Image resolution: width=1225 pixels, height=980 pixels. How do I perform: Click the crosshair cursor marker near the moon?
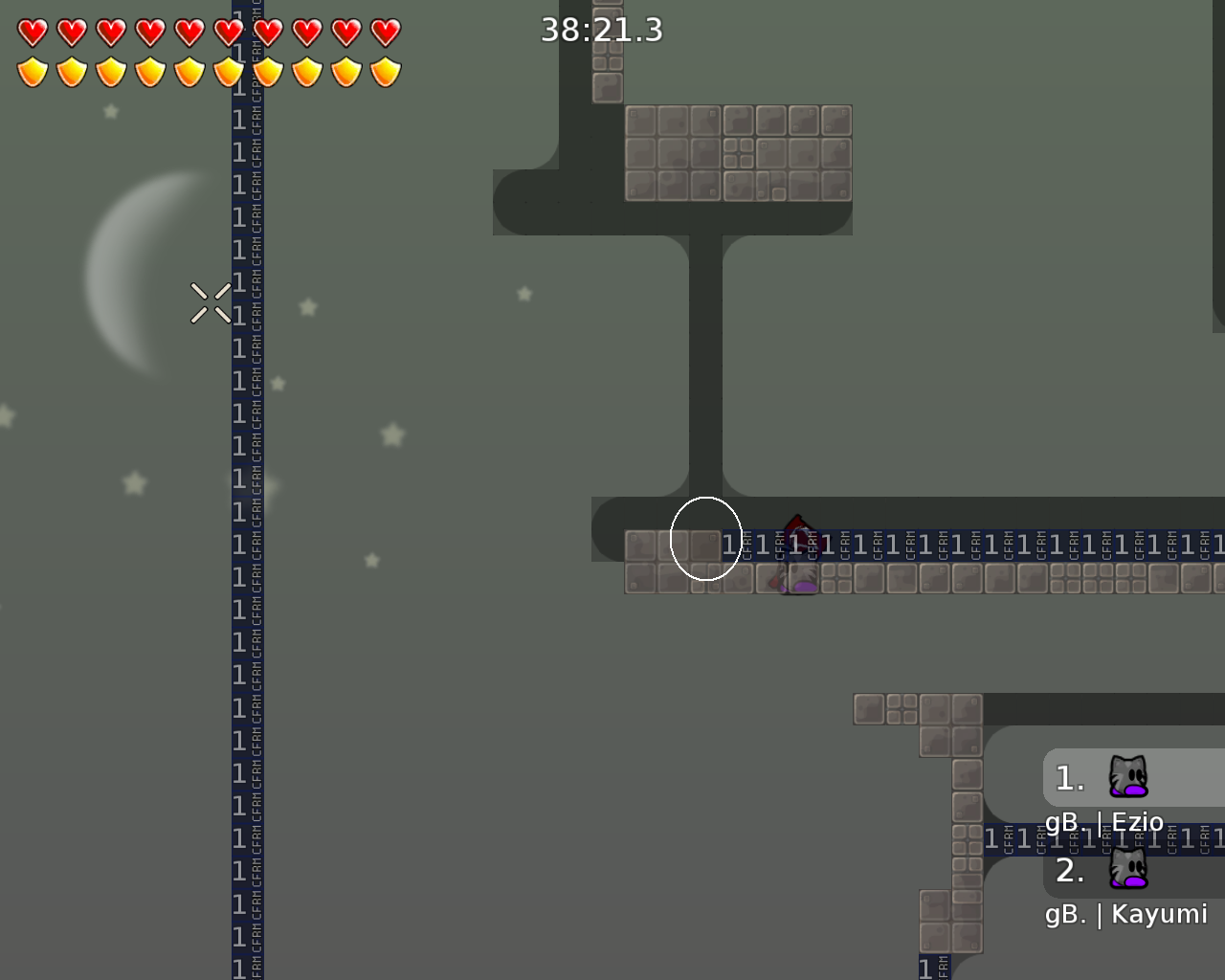pos(211,301)
